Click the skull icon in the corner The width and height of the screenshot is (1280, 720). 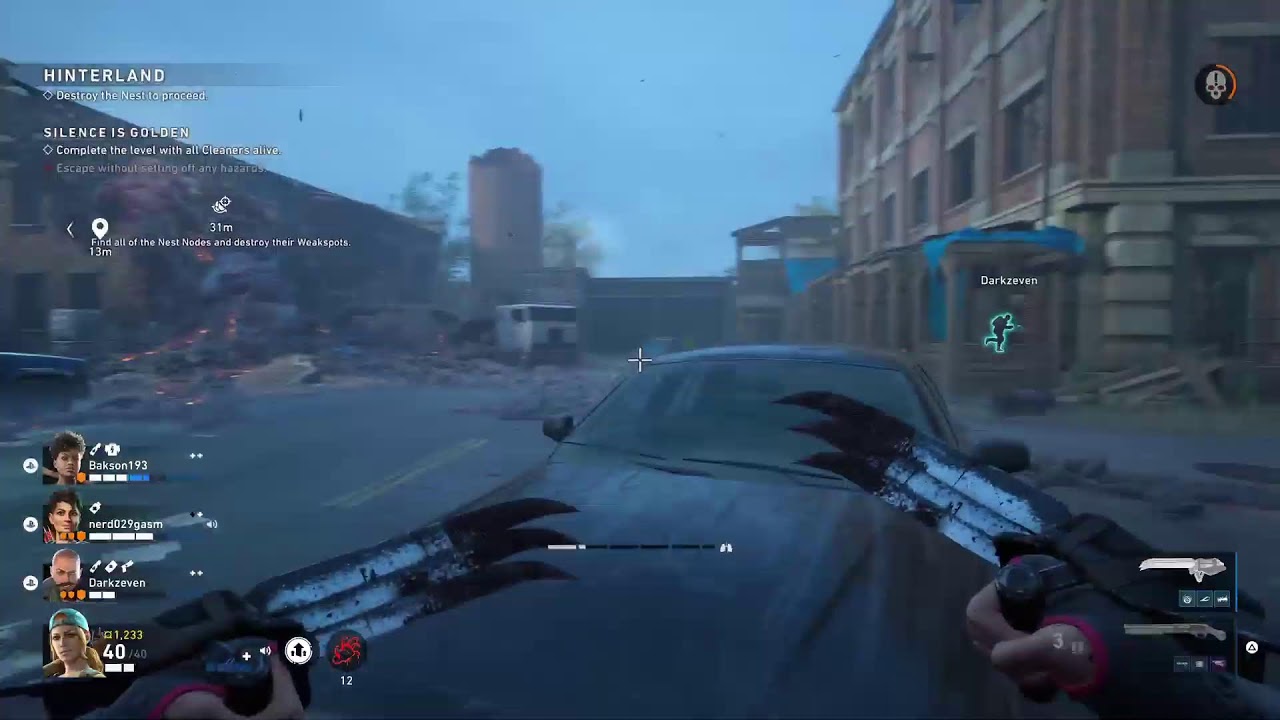[1215, 86]
